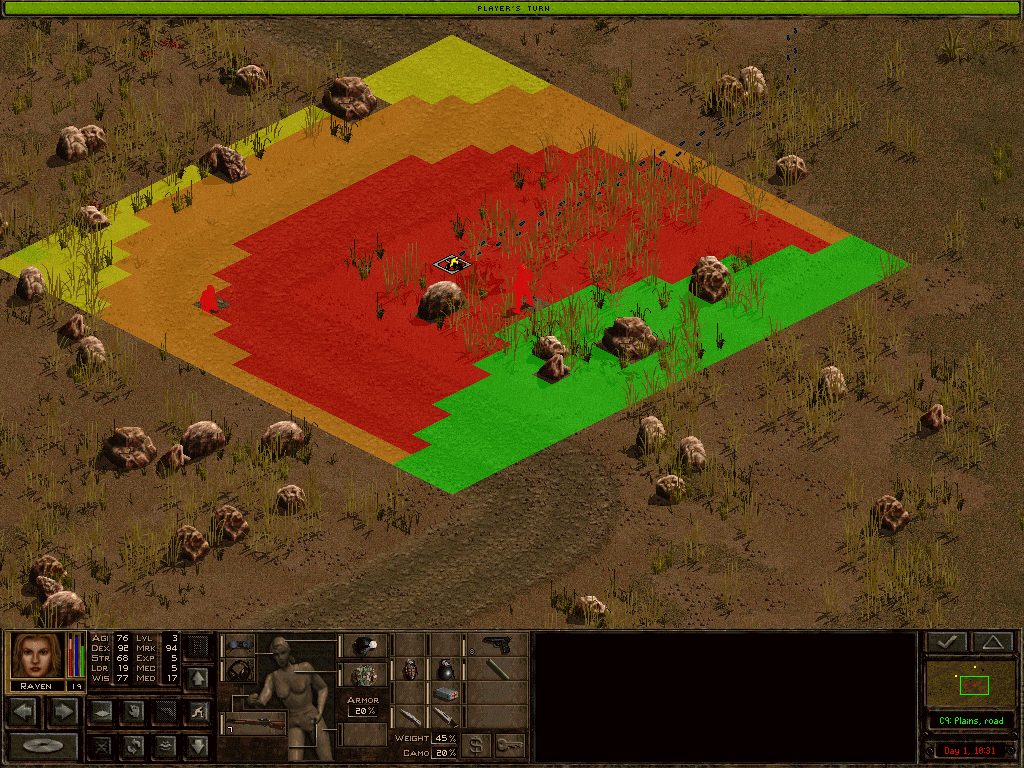The image size is (1024, 768).
Task: End turn with the checkmark button
Action: point(945,642)
